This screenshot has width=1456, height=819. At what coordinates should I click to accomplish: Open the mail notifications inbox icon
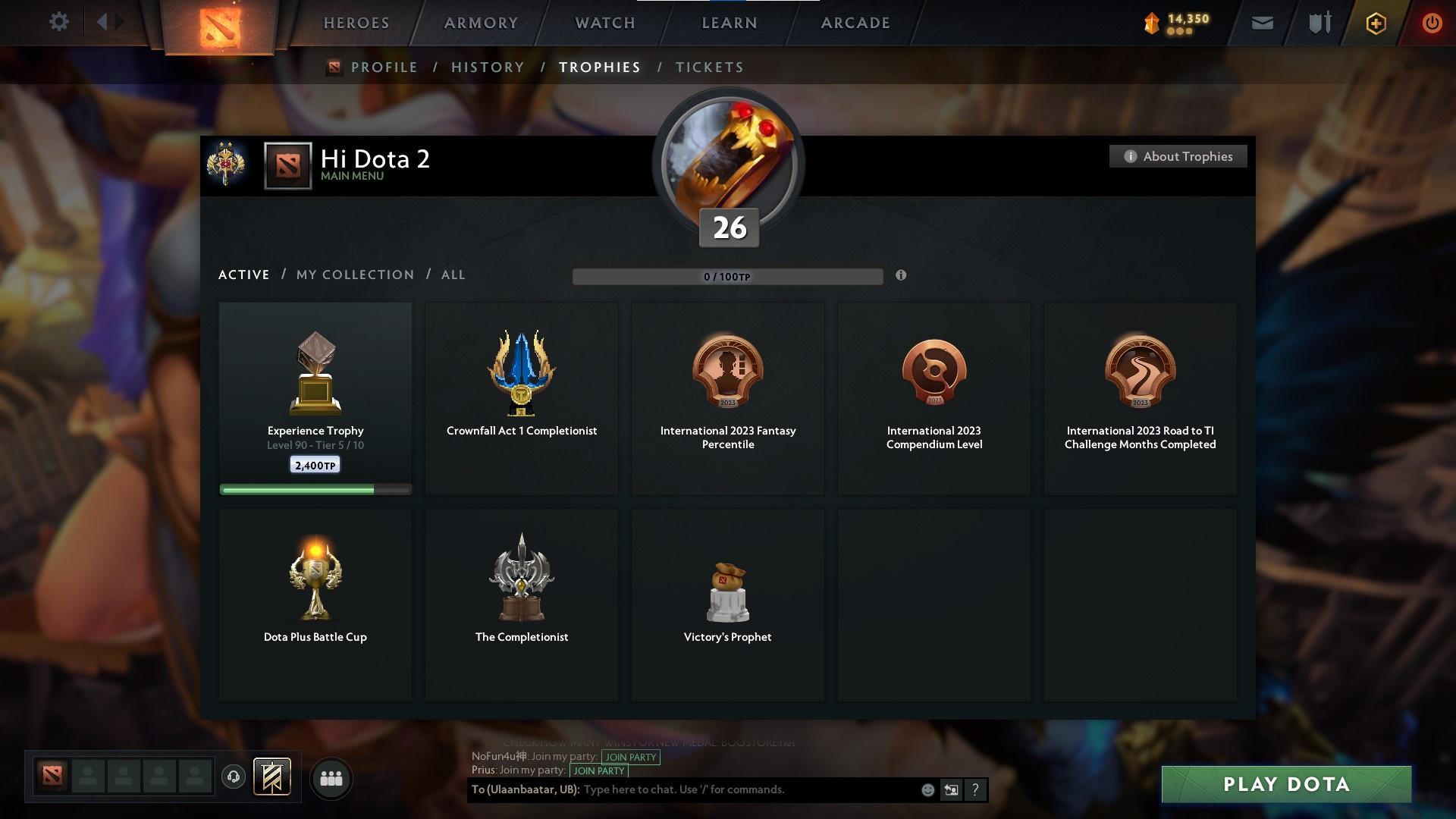[1262, 23]
